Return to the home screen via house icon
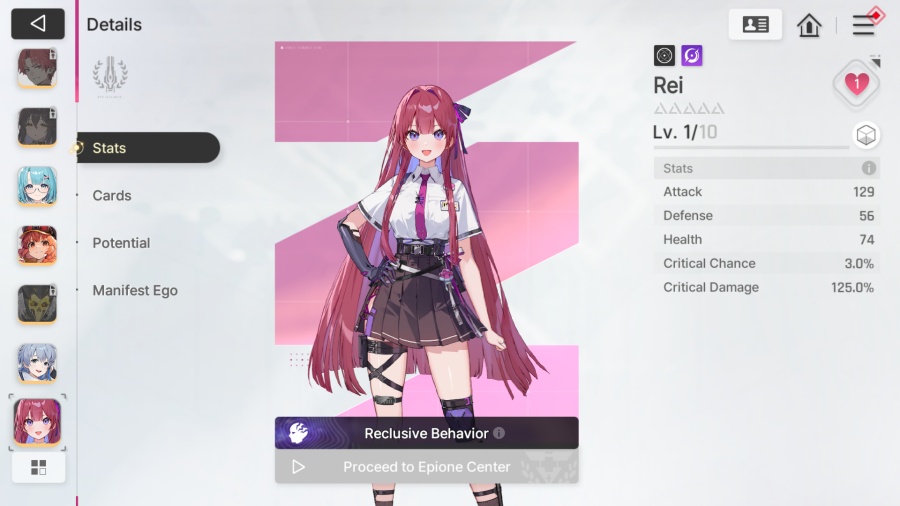The image size is (900, 506). point(809,25)
